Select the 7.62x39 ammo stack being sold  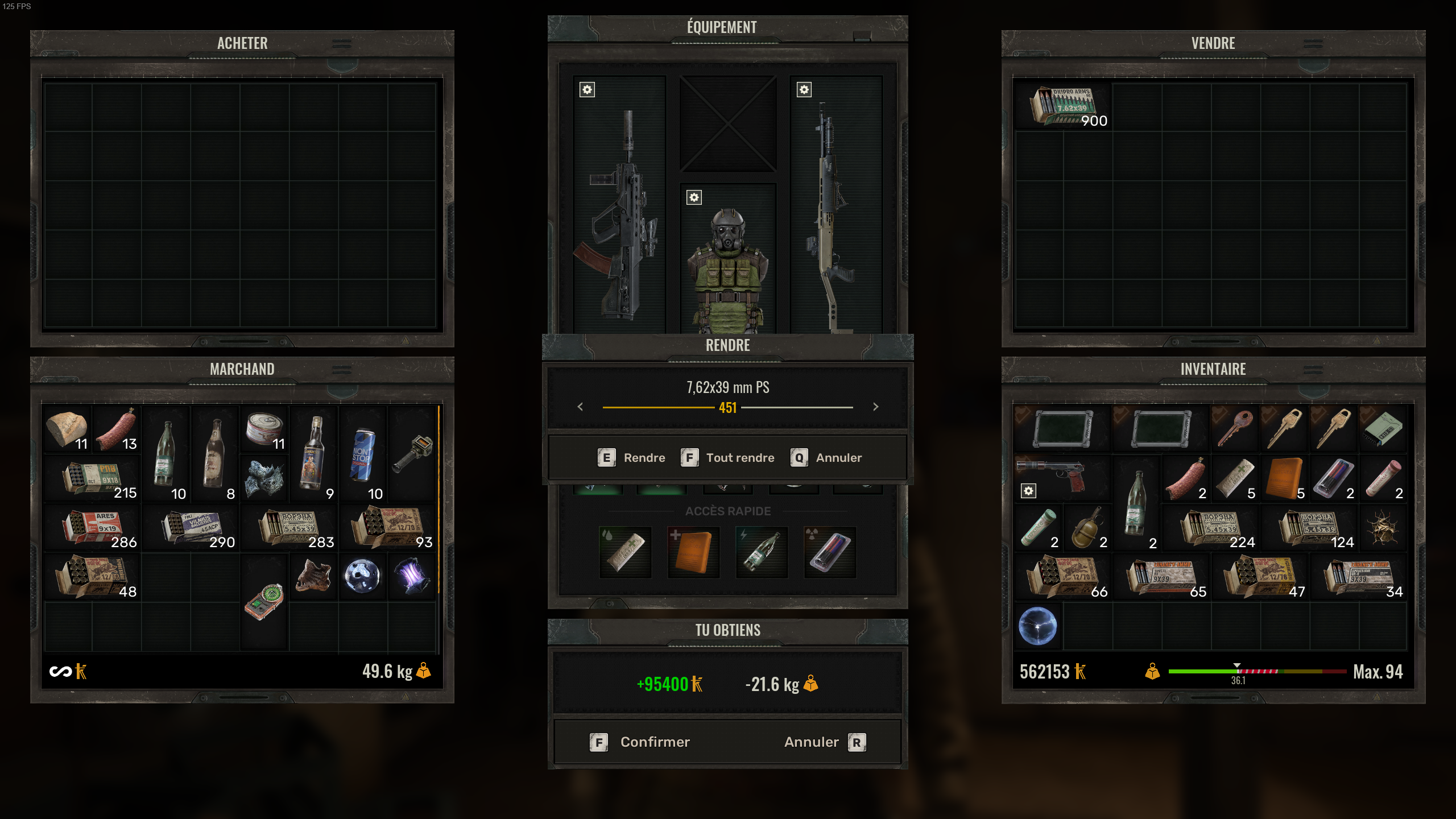coord(1064,106)
